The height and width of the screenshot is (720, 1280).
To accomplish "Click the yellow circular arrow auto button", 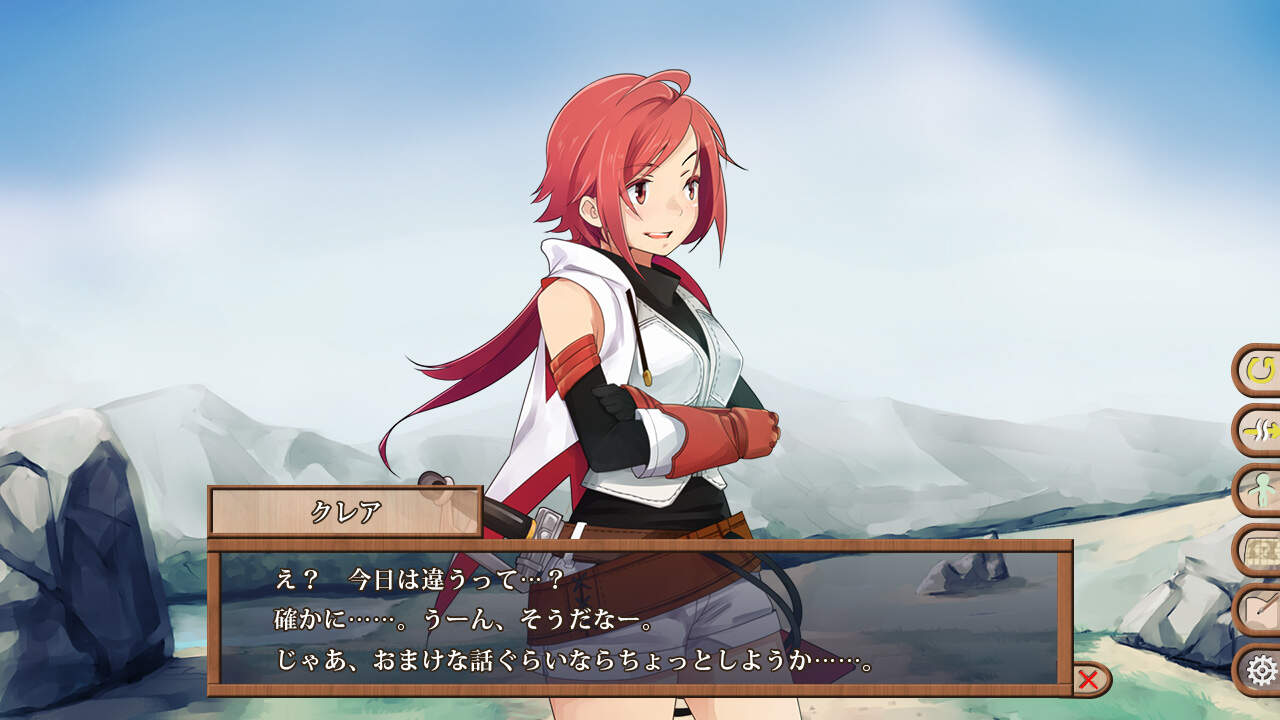I will (x=1261, y=370).
